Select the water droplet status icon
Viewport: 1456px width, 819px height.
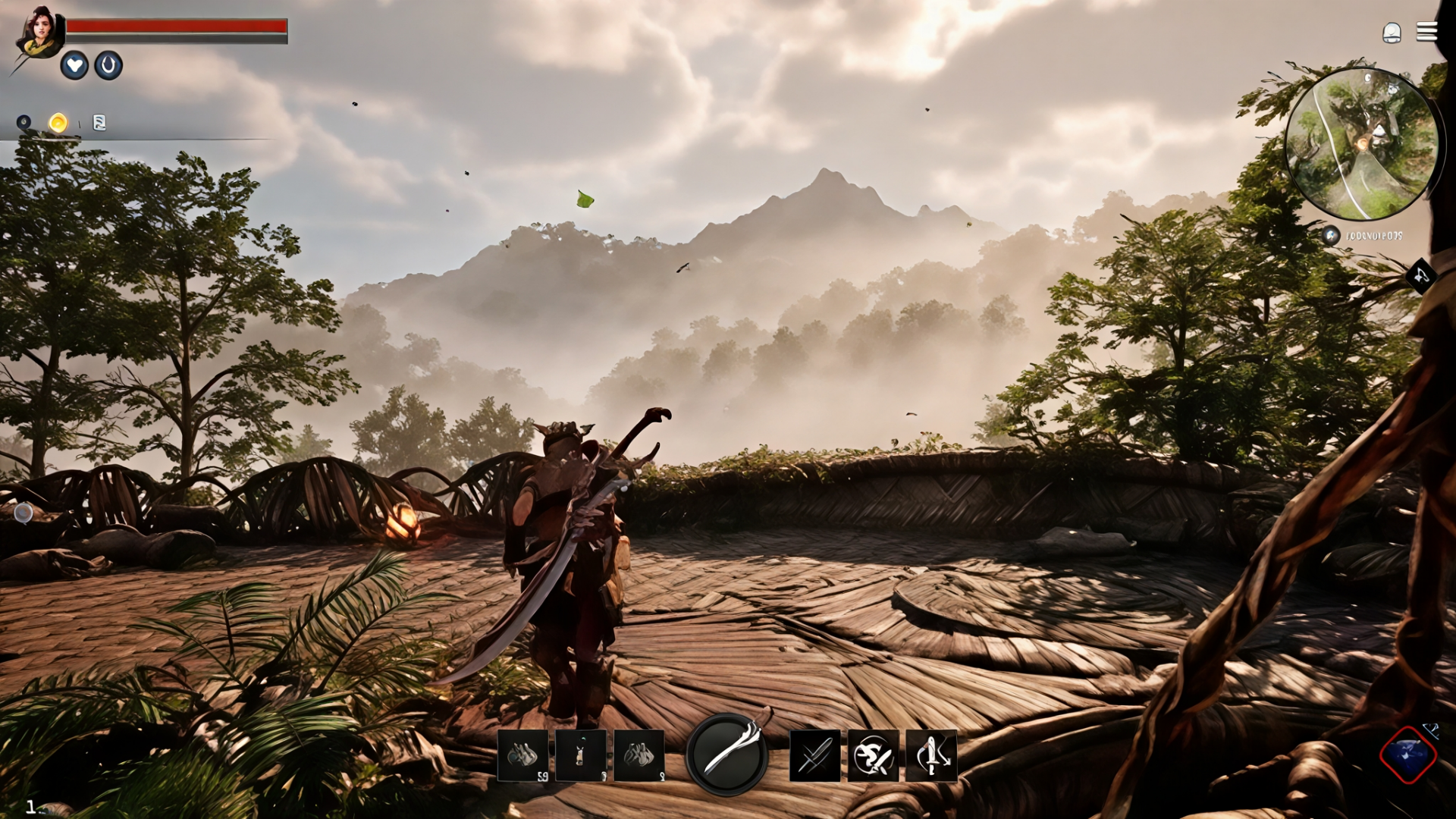point(108,66)
